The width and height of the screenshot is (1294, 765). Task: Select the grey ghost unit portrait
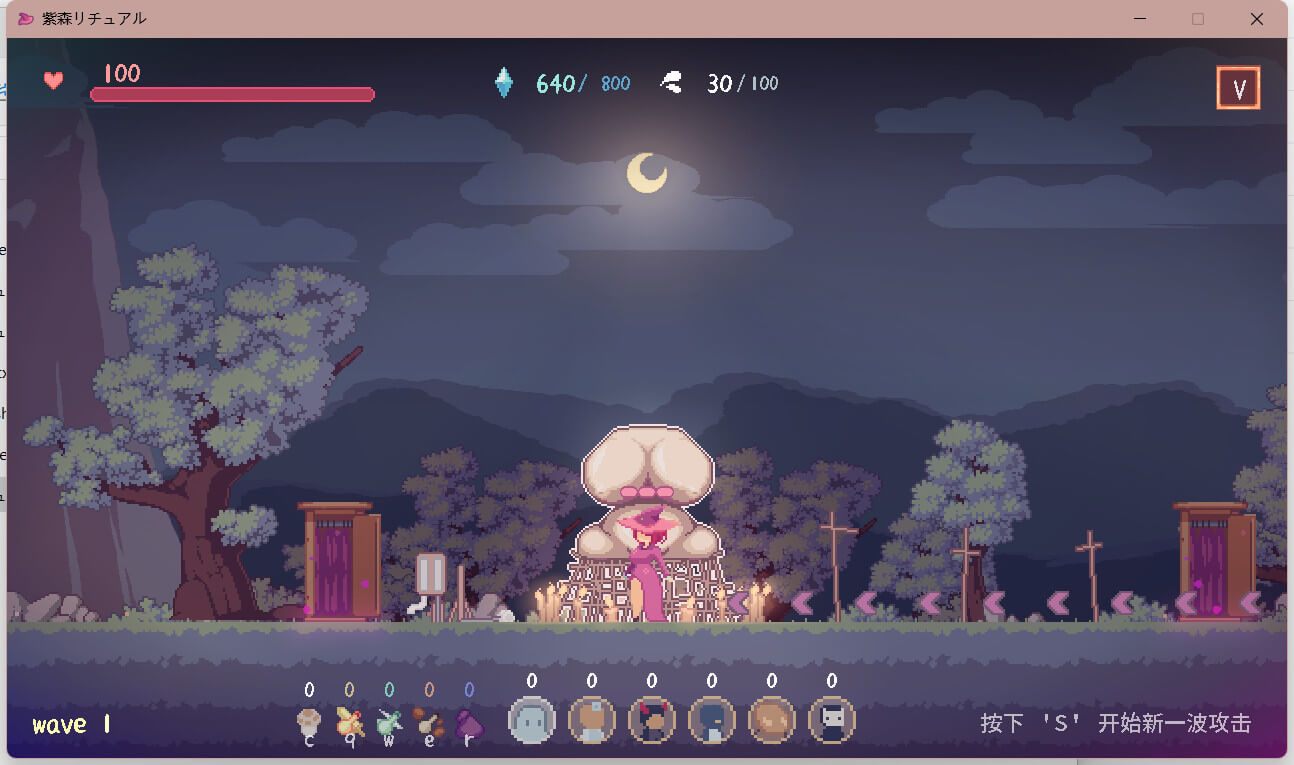coord(531,720)
